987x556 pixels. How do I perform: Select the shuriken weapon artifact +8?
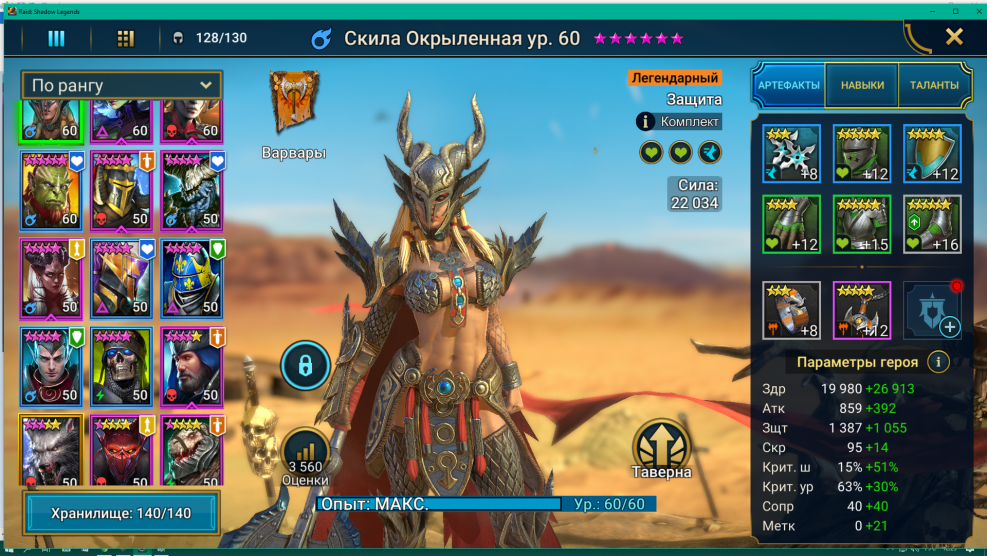point(791,154)
